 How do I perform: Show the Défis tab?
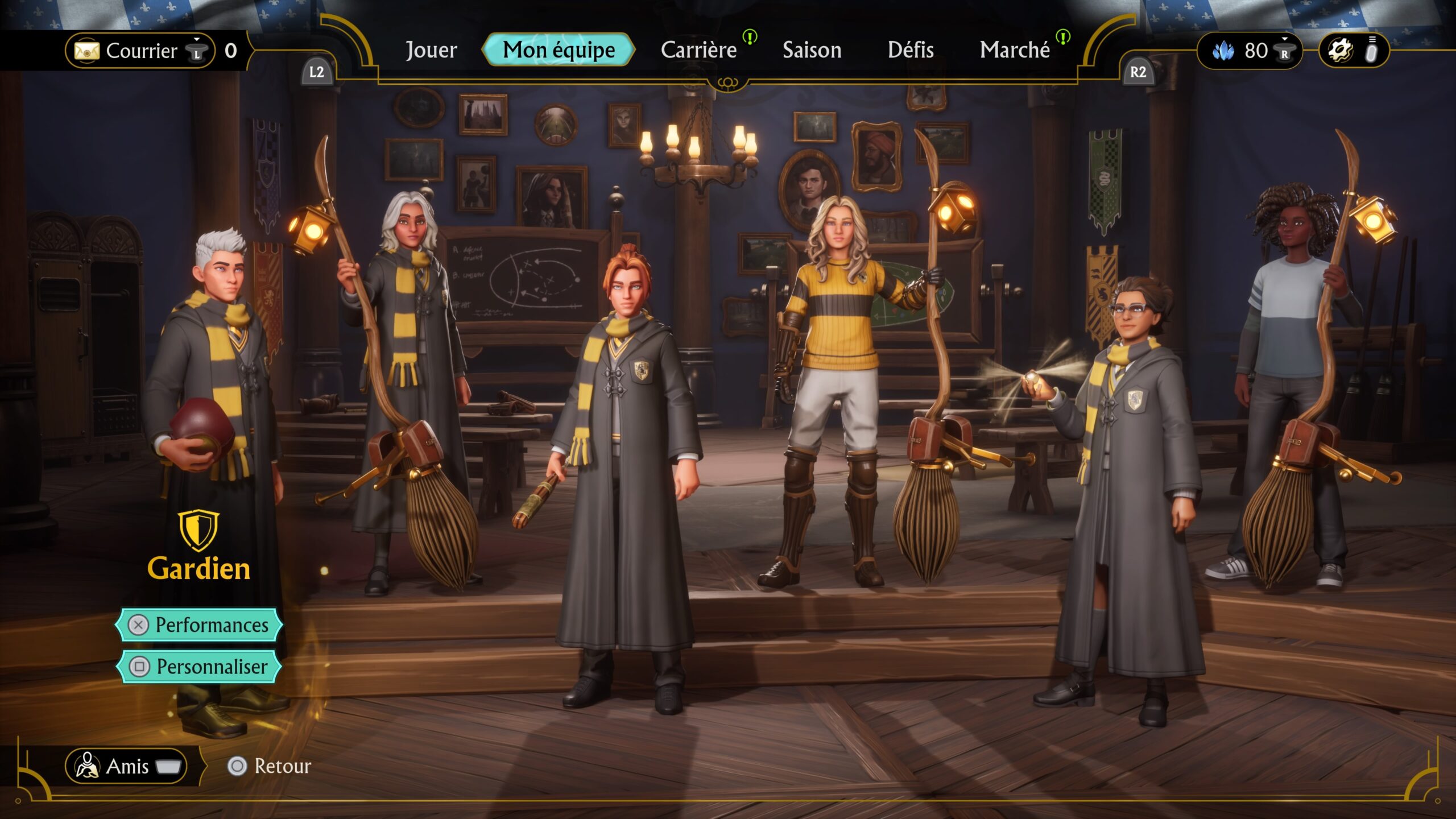point(910,50)
